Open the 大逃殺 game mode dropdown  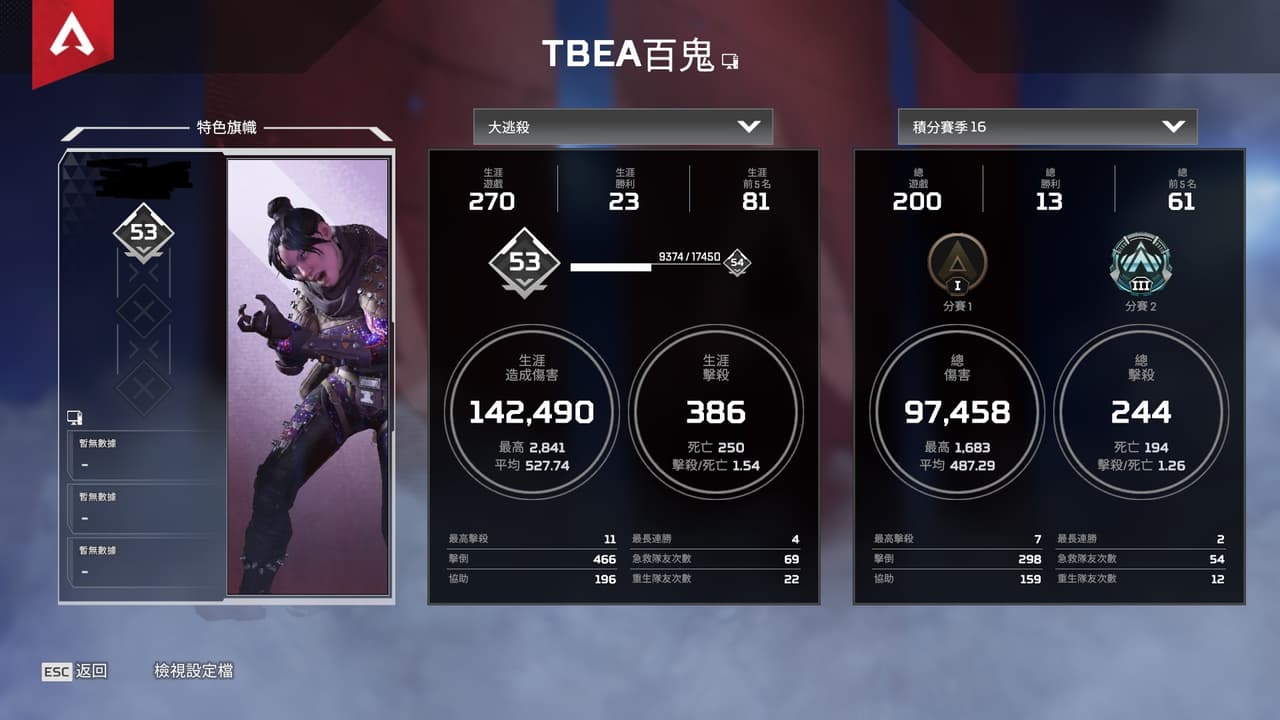tap(623, 127)
